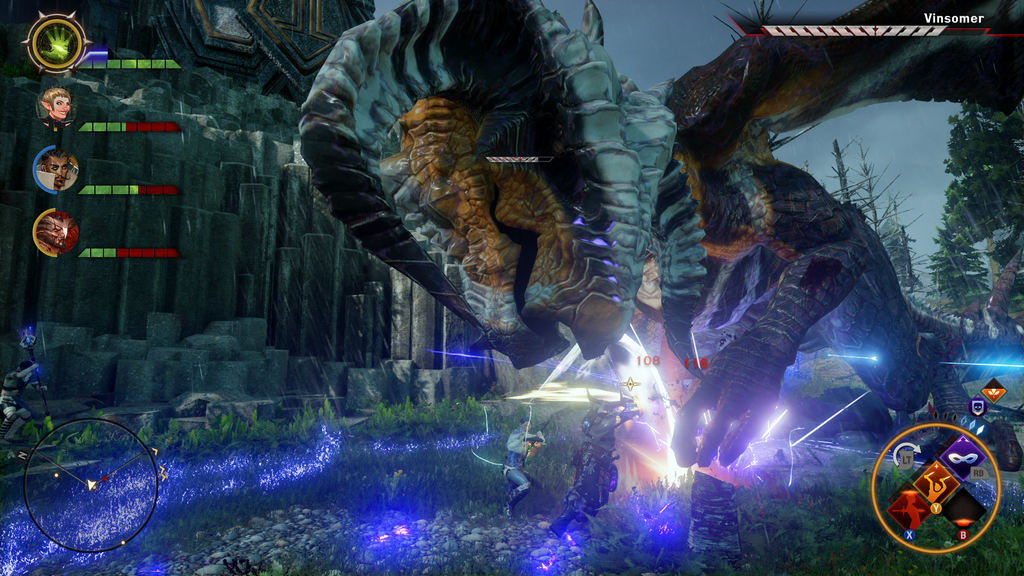
Task: Click the orange winged status icon
Action: (993, 391)
